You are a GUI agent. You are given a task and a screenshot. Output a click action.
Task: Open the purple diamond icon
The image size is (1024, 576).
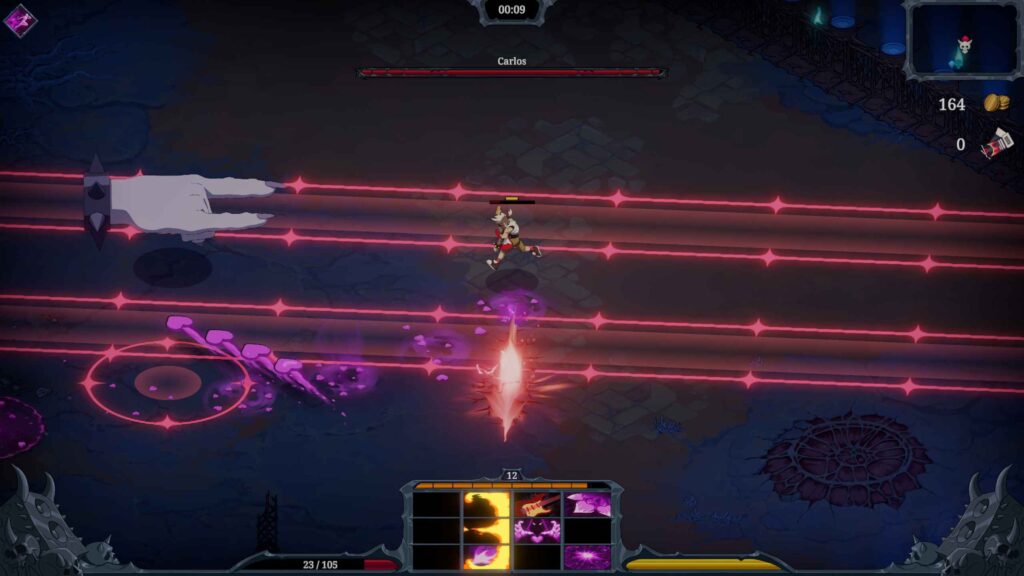pos(20,20)
